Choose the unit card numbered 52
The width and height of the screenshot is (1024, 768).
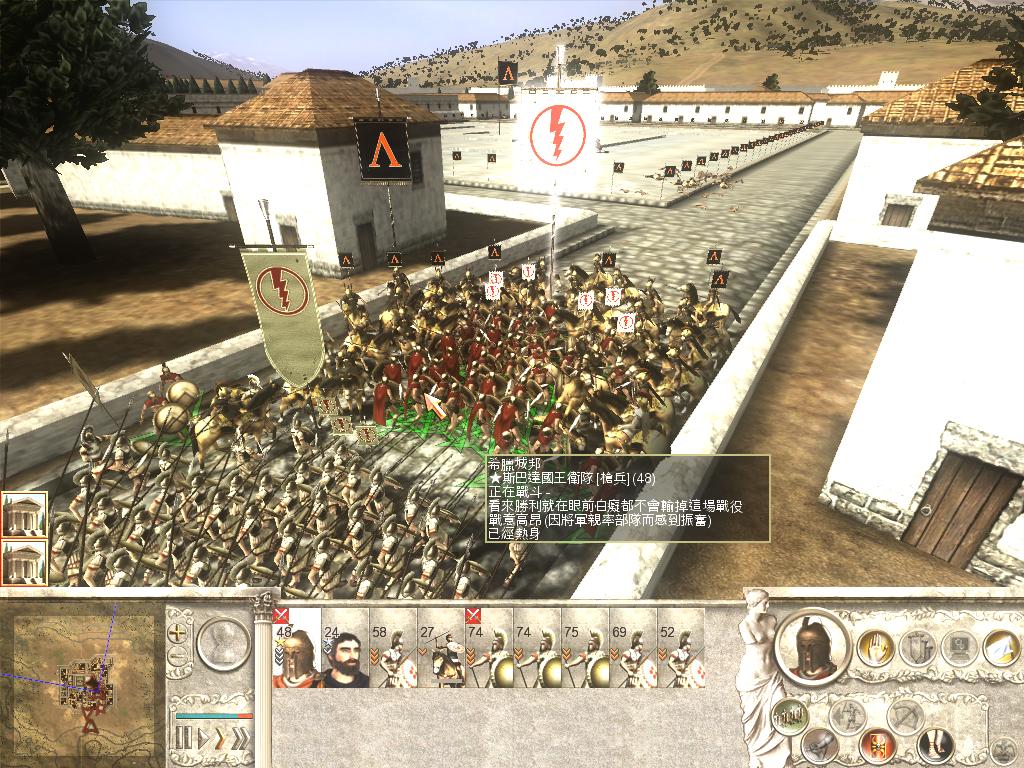681,649
